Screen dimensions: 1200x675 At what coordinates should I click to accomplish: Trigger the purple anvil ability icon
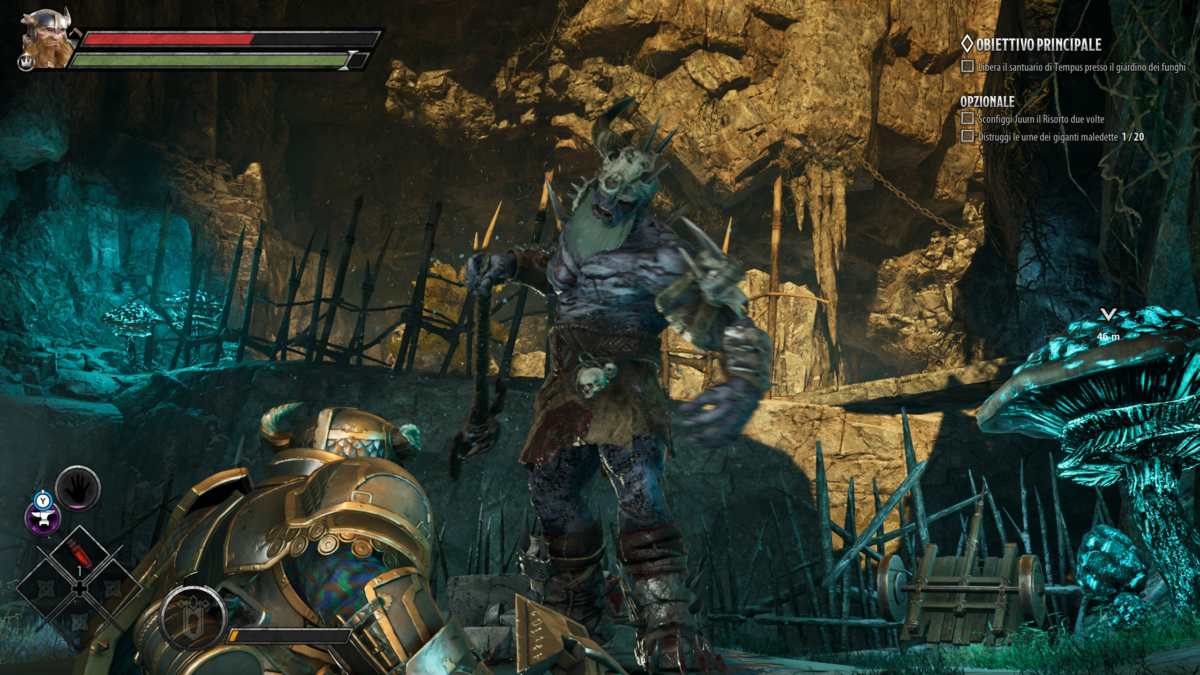tap(43, 518)
